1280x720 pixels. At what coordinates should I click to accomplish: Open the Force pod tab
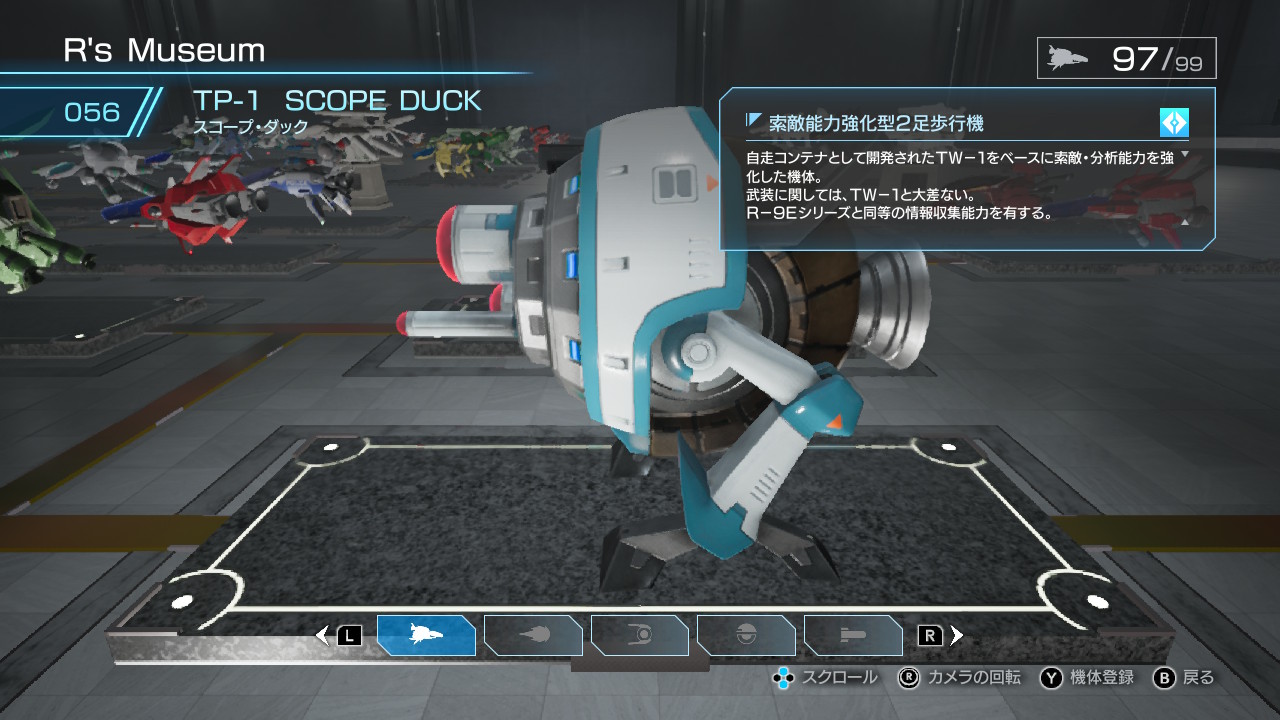coord(640,635)
